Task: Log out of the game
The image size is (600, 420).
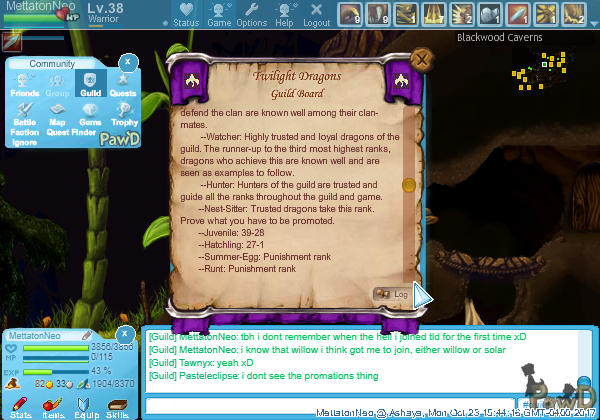Action: coord(316,13)
